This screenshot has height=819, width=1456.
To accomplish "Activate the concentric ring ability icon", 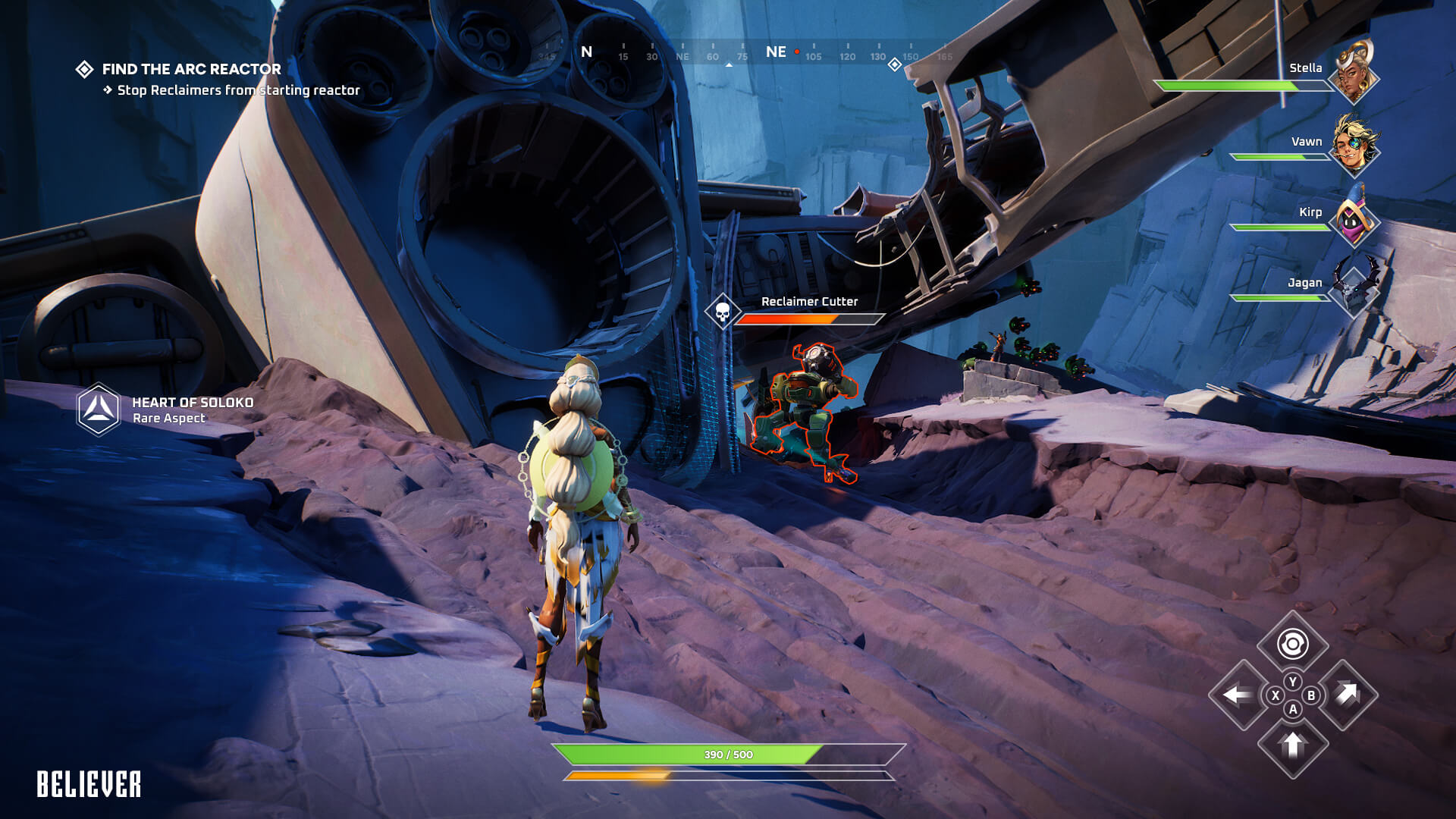I will tap(1292, 645).
